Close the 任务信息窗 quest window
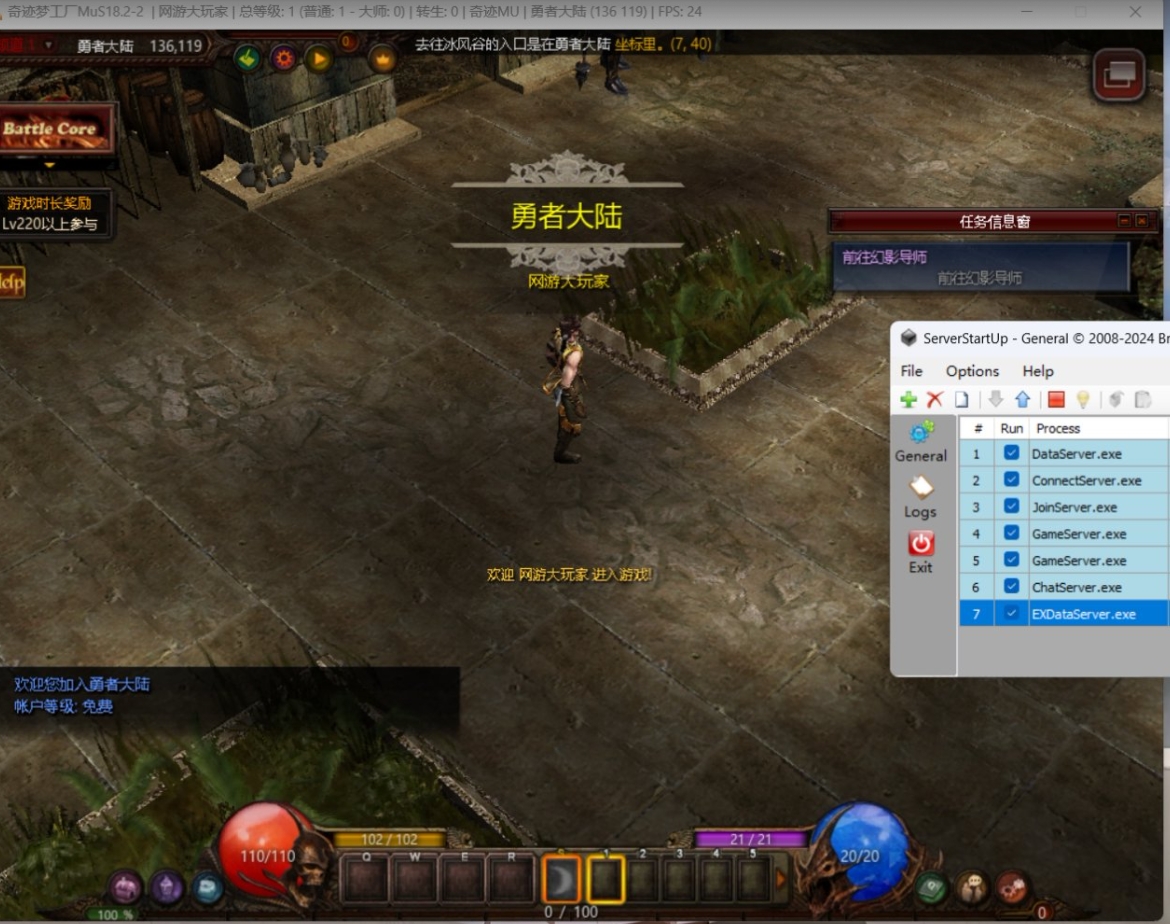This screenshot has width=1170, height=924. pyautogui.click(x=1142, y=221)
